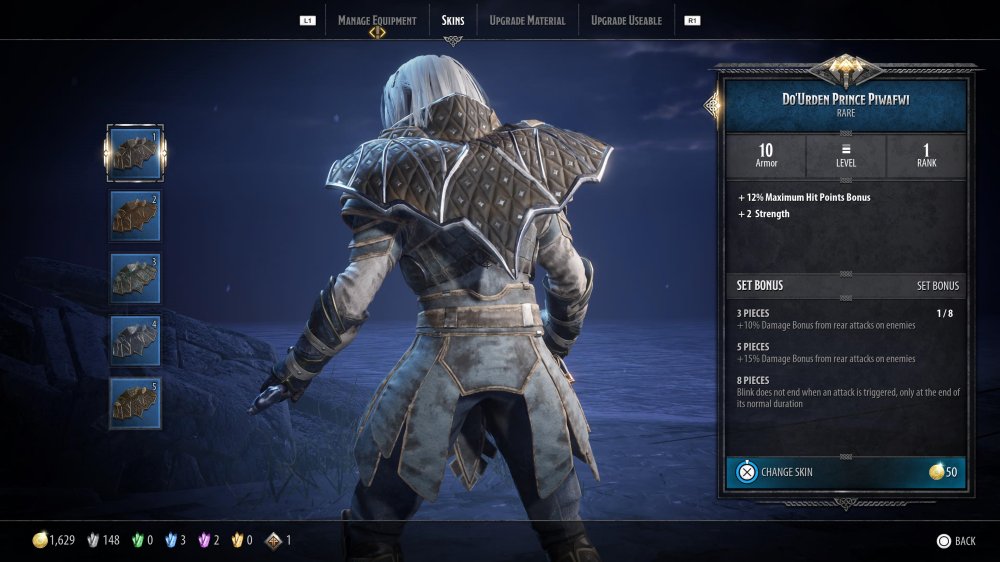Pick skin thumbnail number 3
The height and width of the screenshot is (562, 1000).
point(135,278)
